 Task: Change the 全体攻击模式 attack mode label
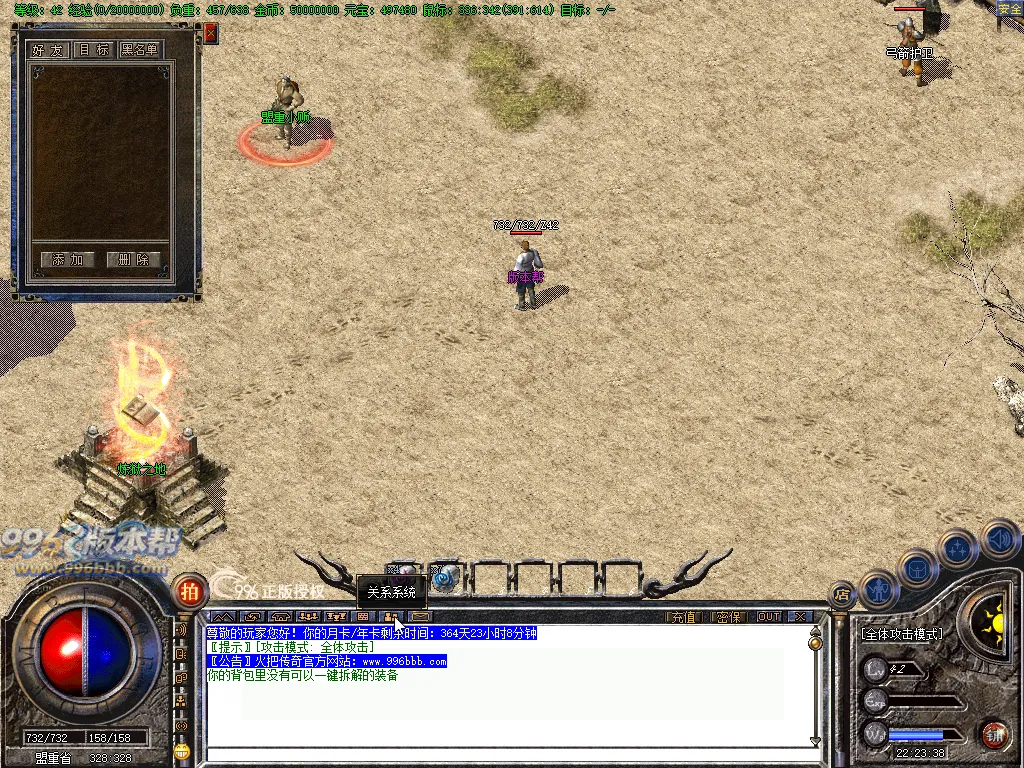(902, 634)
